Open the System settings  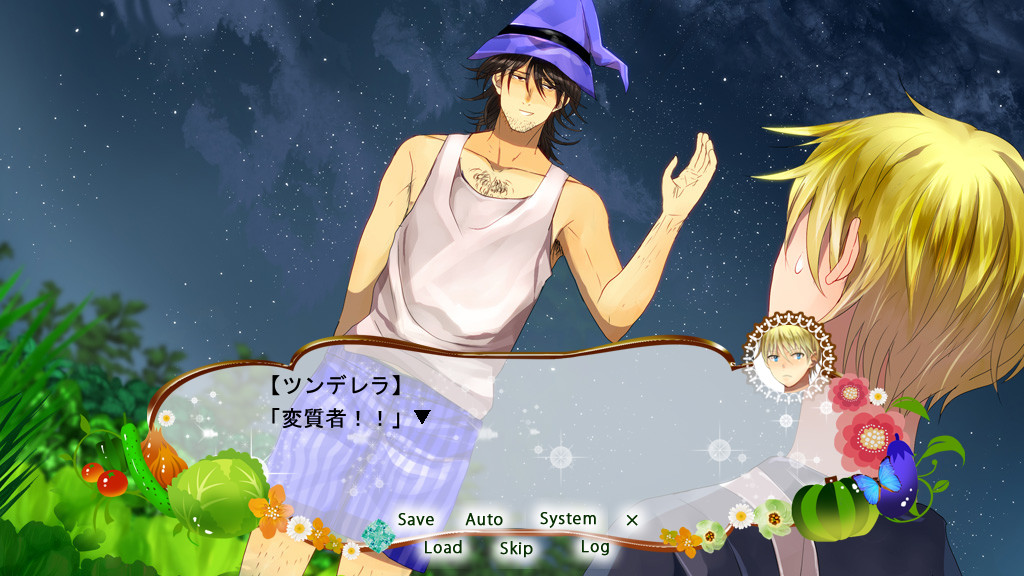pyautogui.click(x=568, y=519)
